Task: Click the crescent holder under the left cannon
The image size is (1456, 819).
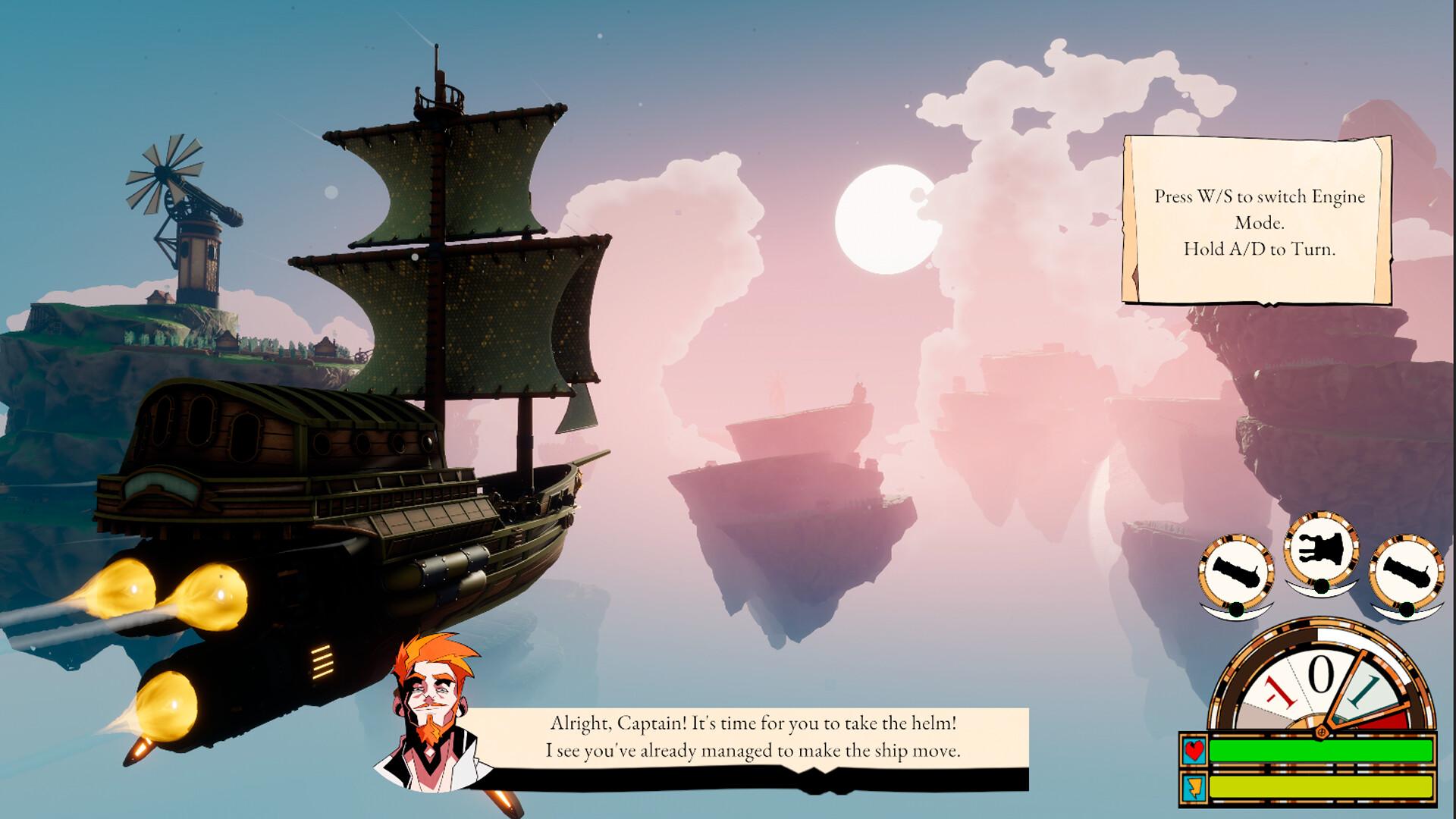Action: pos(1217,611)
